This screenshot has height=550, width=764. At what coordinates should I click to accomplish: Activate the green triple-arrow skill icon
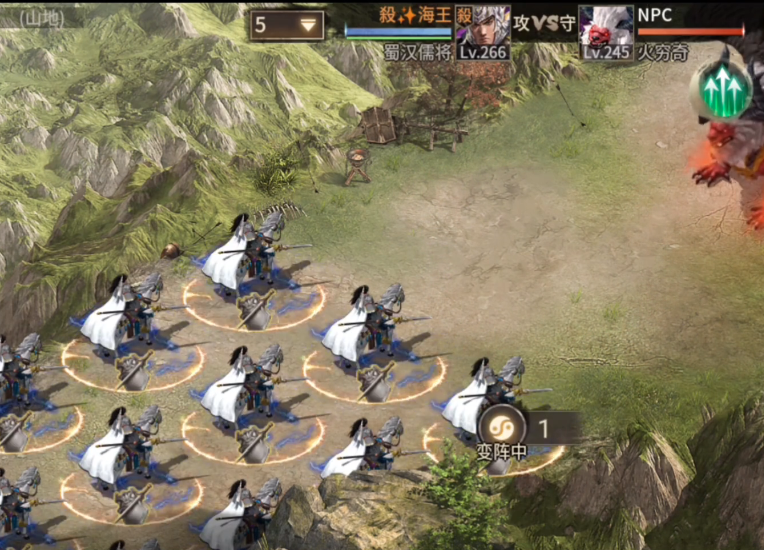coord(725,92)
